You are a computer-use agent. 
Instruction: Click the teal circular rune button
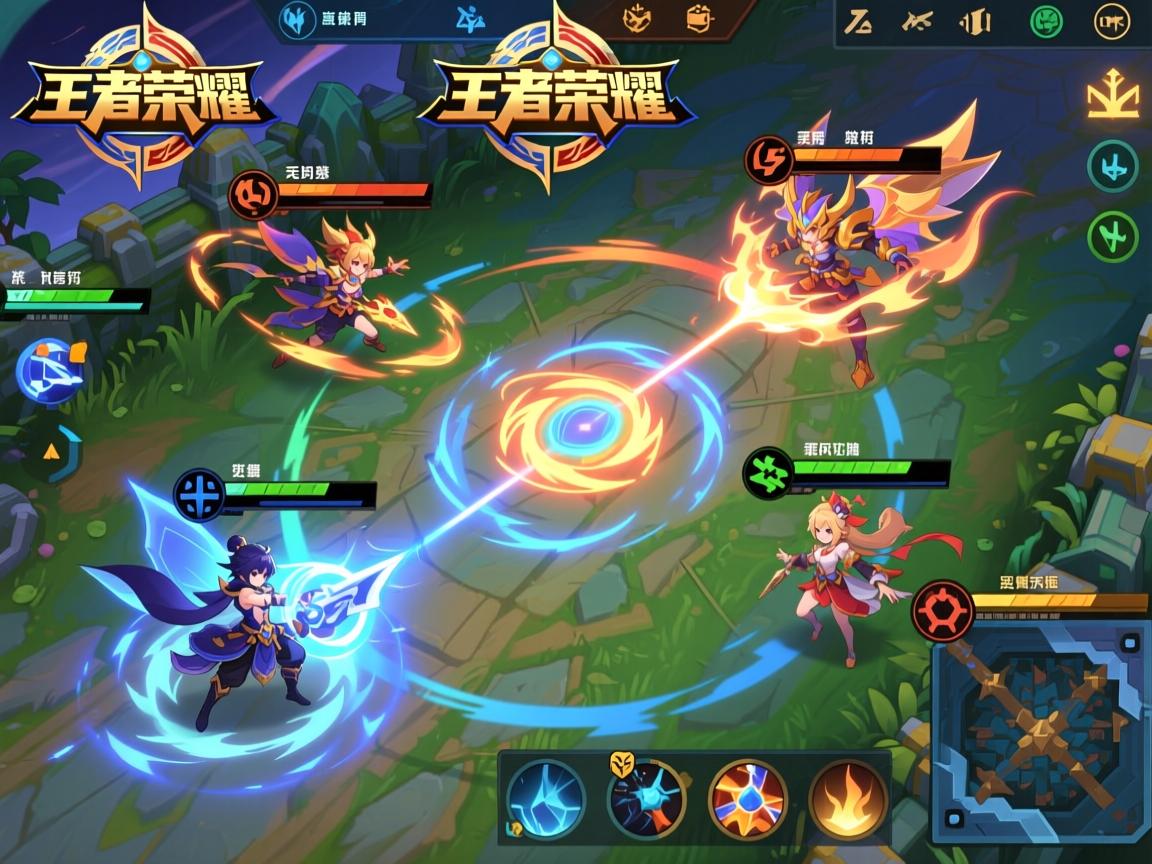pyautogui.click(x=1113, y=166)
